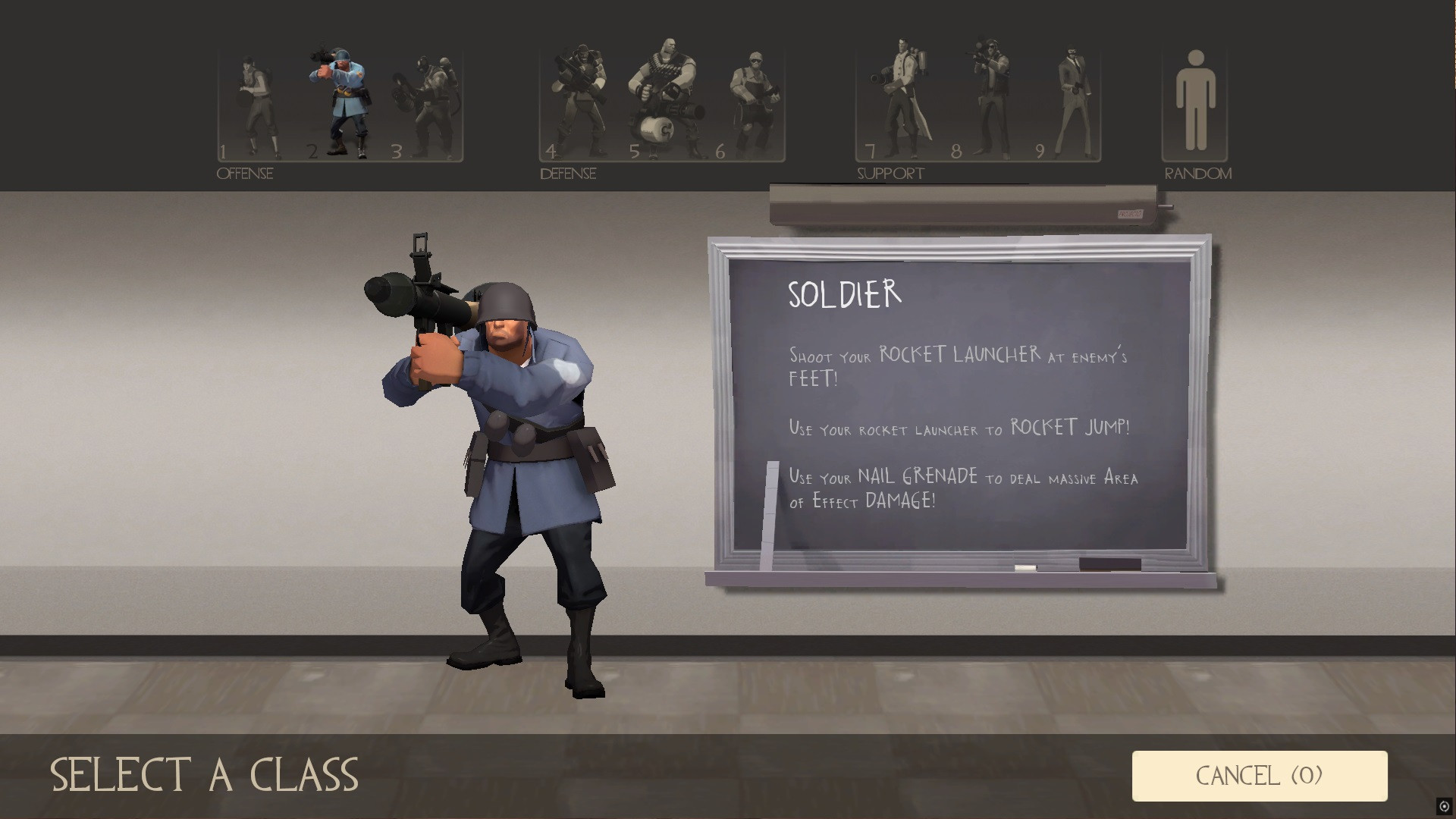Click the Cancel button
This screenshot has width=1456, height=819.
pyautogui.click(x=1259, y=774)
